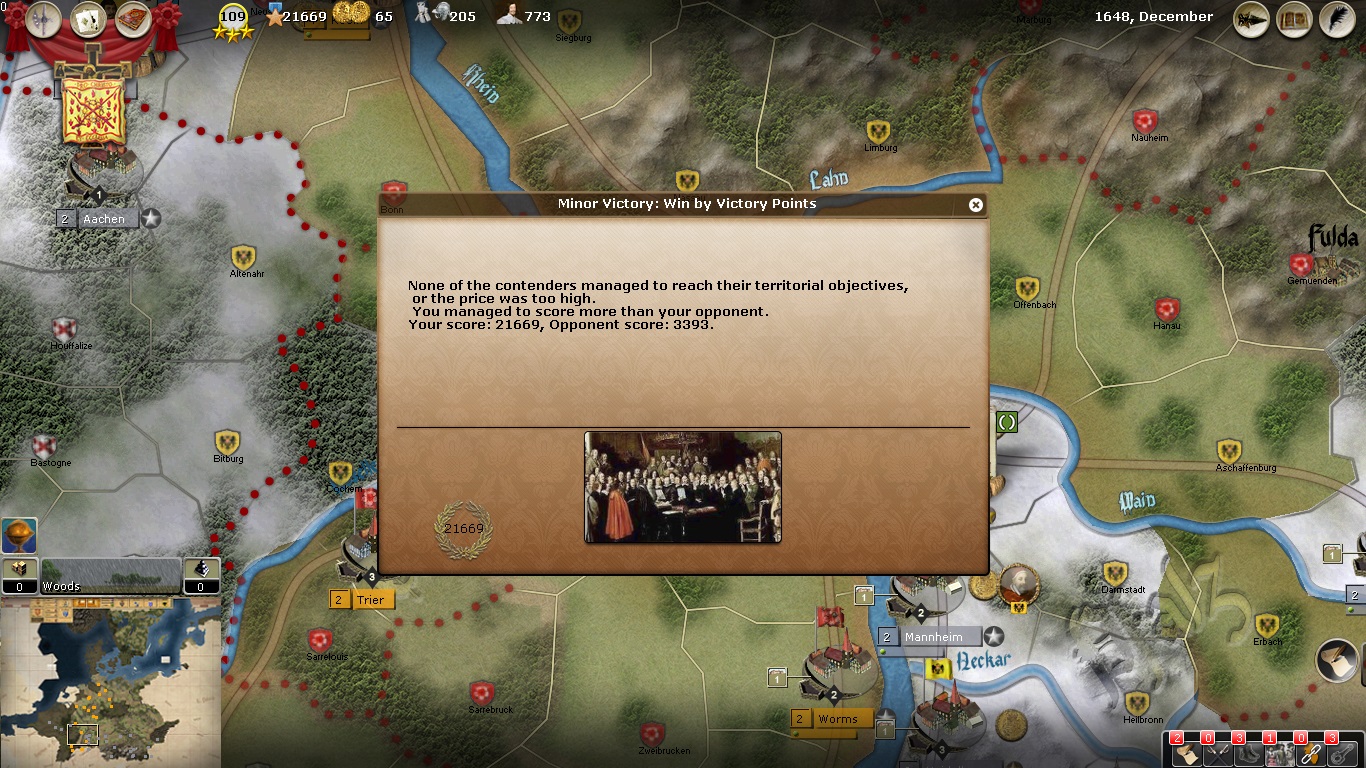Select the Trier city label
This screenshot has height=768, width=1366.
tap(370, 600)
